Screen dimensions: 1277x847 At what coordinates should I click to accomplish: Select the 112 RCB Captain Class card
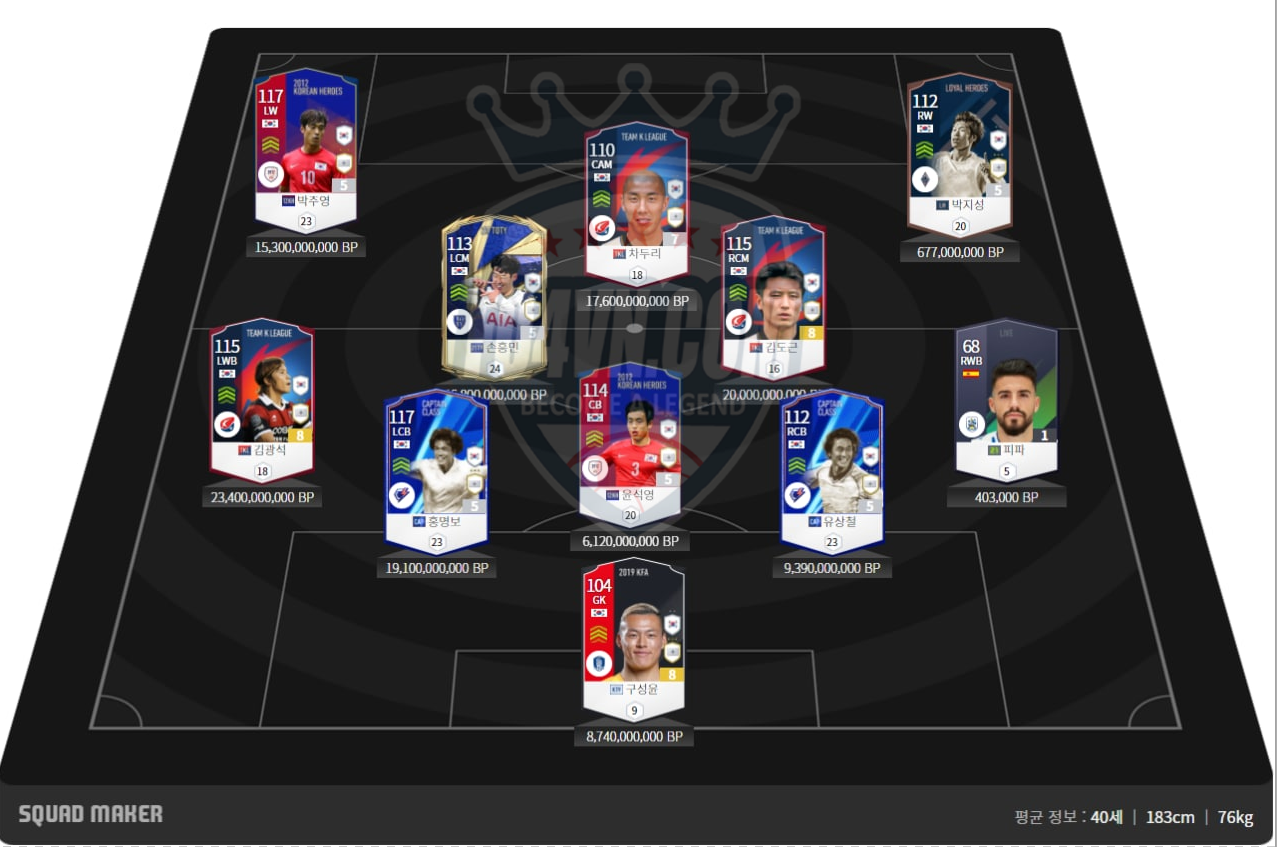coord(832,460)
